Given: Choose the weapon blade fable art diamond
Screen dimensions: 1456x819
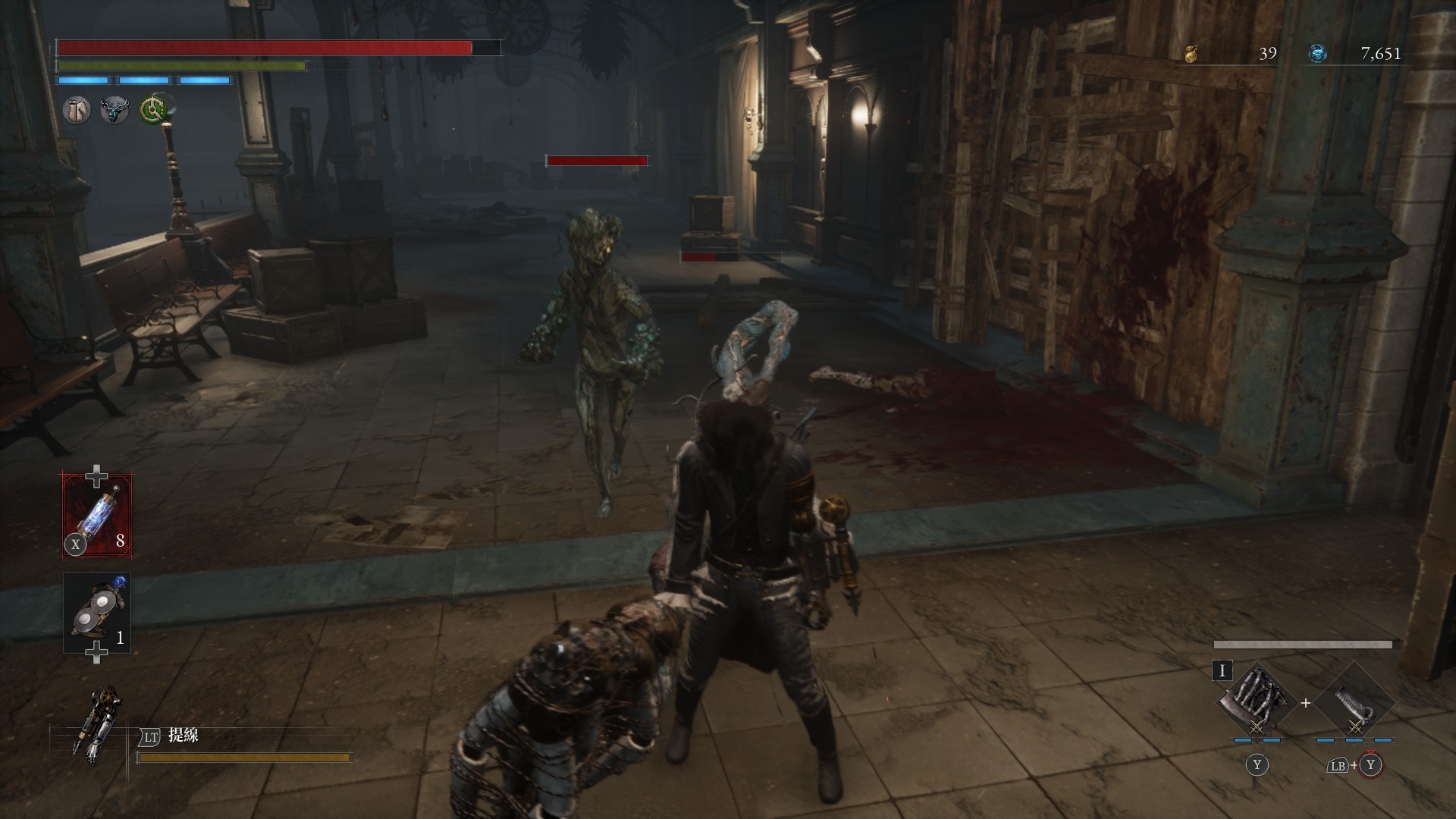Looking at the screenshot, I should pyautogui.click(x=1256, y=702).
